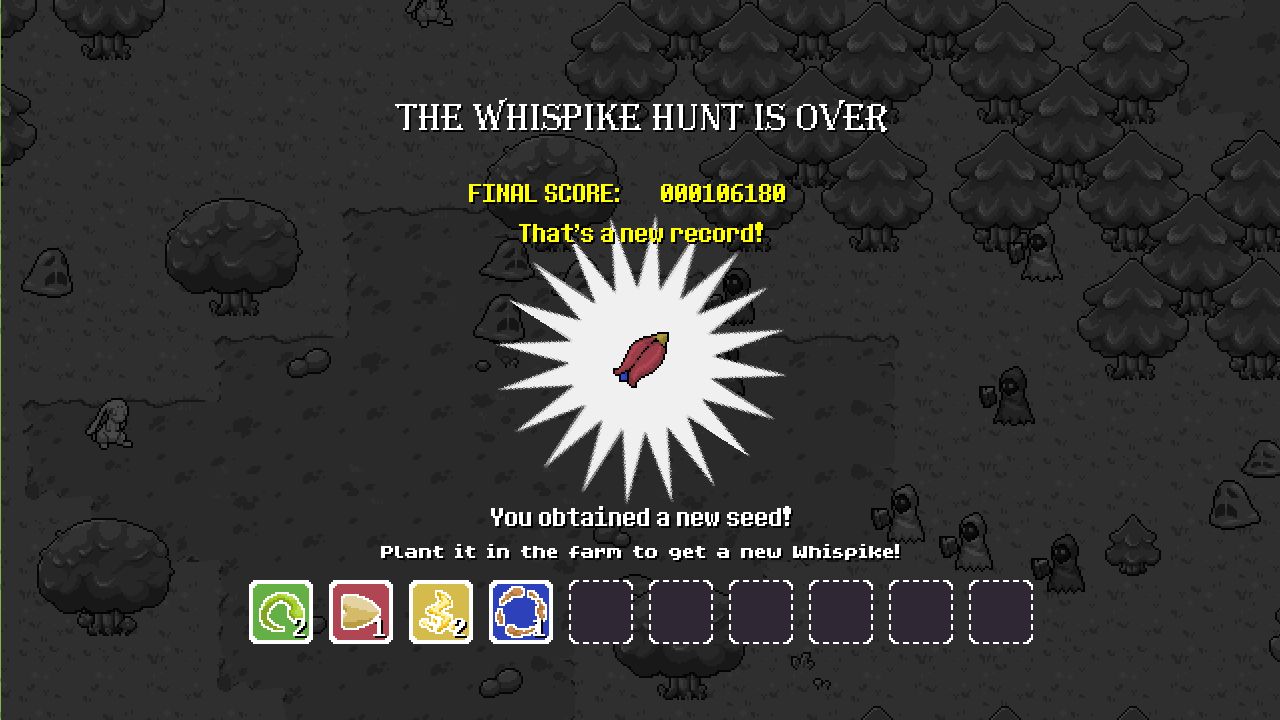Select the green tendril seed icon
The image size is (1280, 720).
tap(280, 611)
